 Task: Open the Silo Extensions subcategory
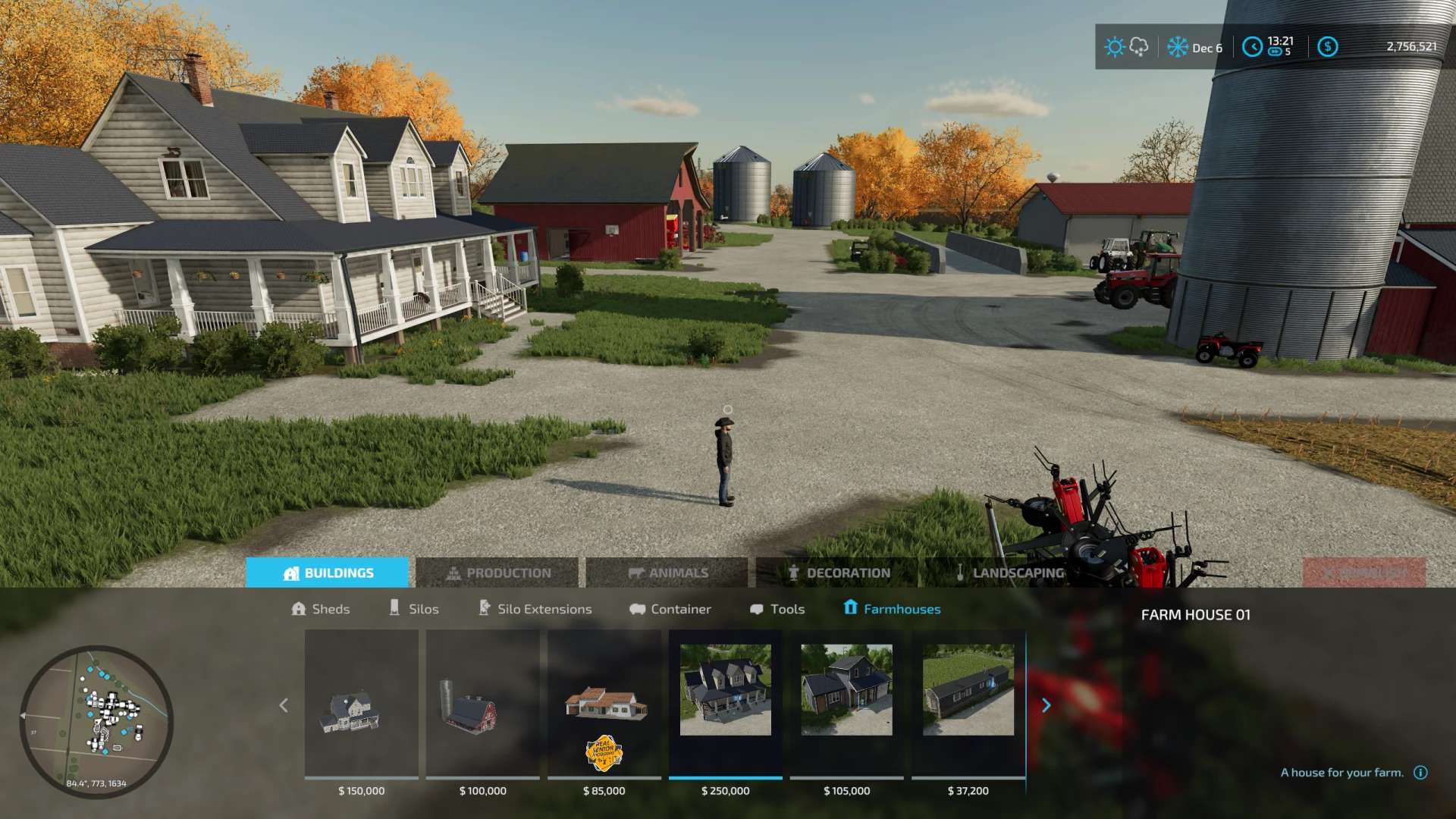[x=535, y=609]
